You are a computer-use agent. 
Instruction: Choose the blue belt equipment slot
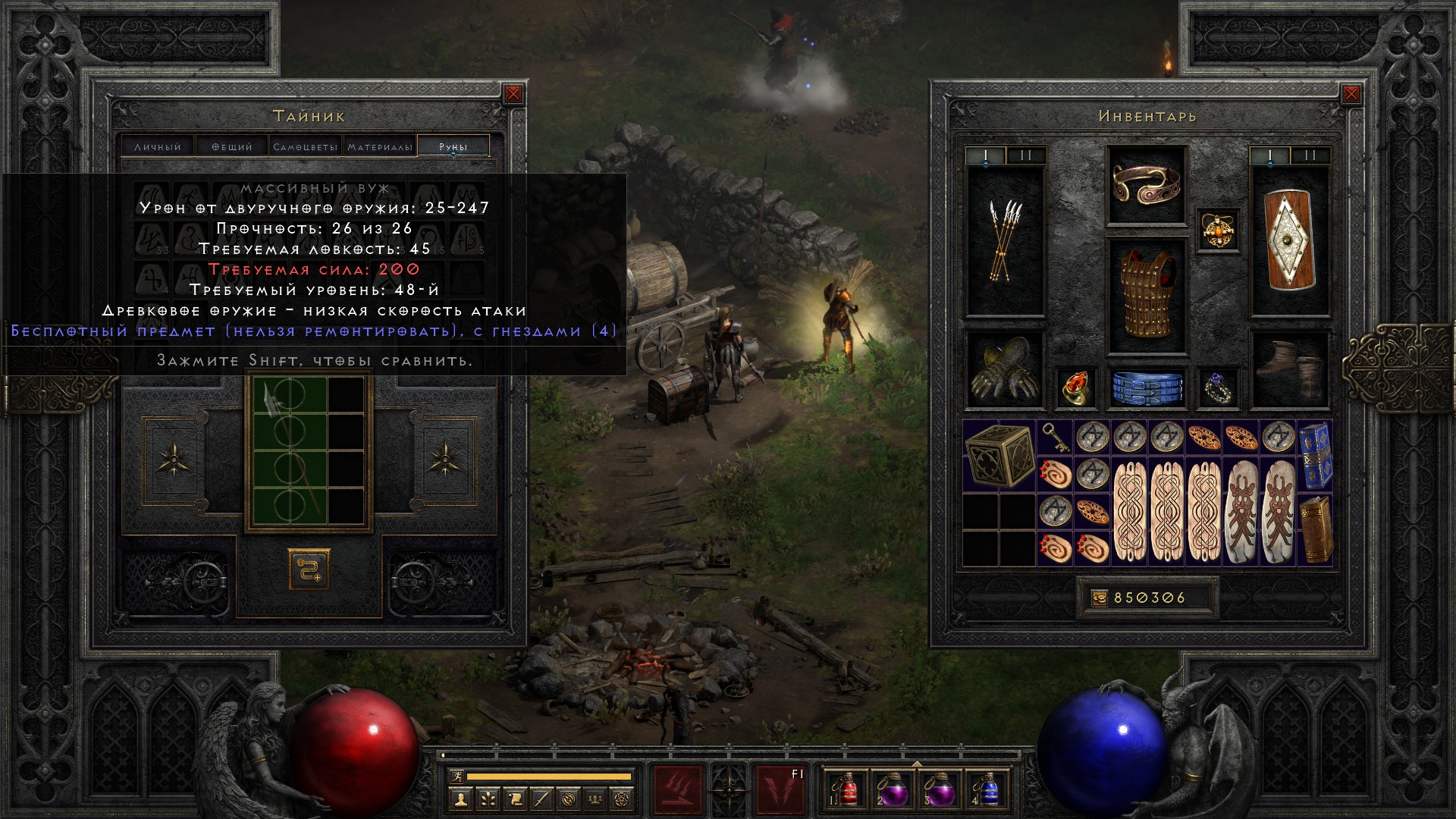[x=1147, y=388]
